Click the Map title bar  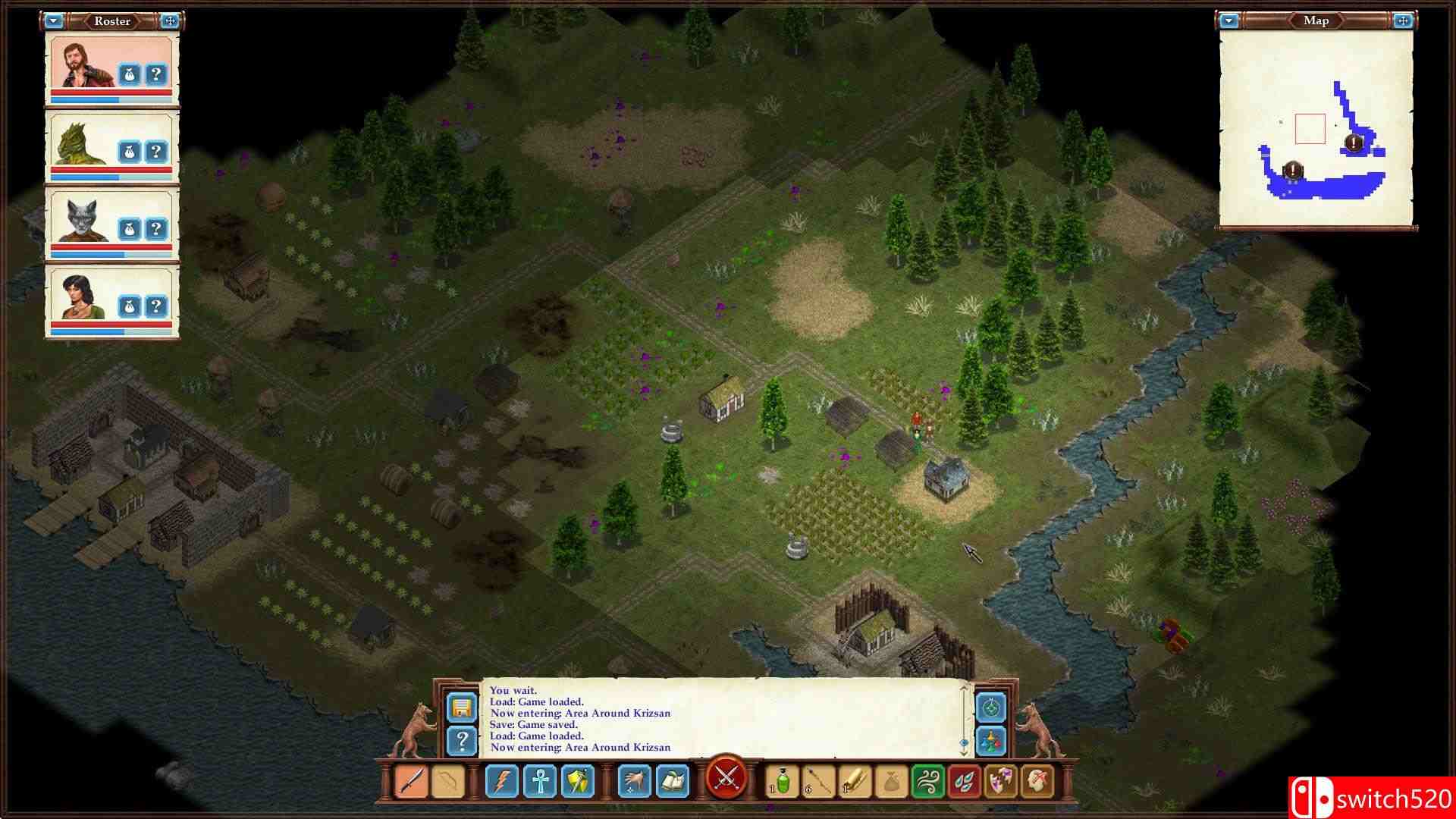tap(1316, 20)
